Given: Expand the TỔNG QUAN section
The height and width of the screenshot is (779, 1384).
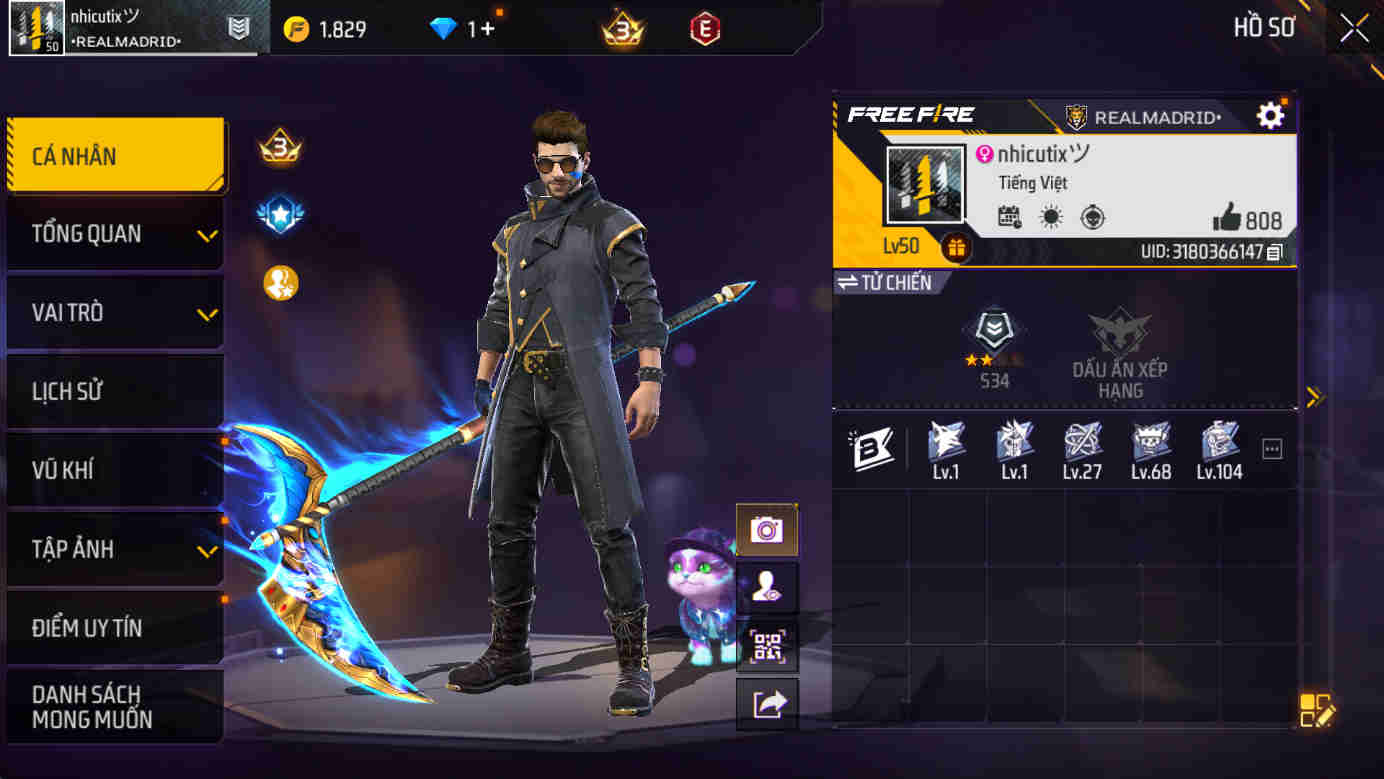Looking at the screenshot, I should [113, 233].
